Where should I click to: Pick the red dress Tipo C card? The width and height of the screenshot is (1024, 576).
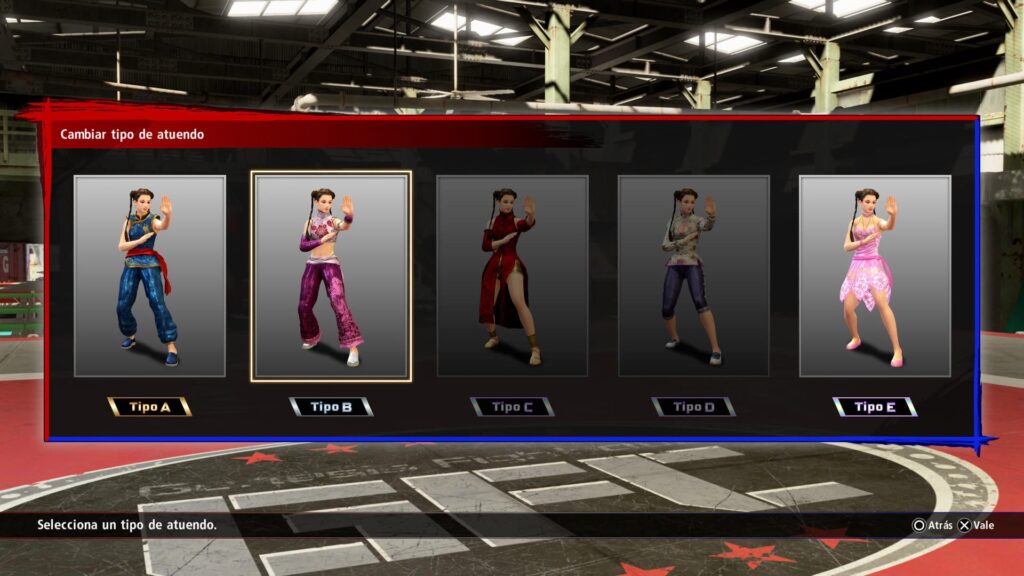(512, 276)
